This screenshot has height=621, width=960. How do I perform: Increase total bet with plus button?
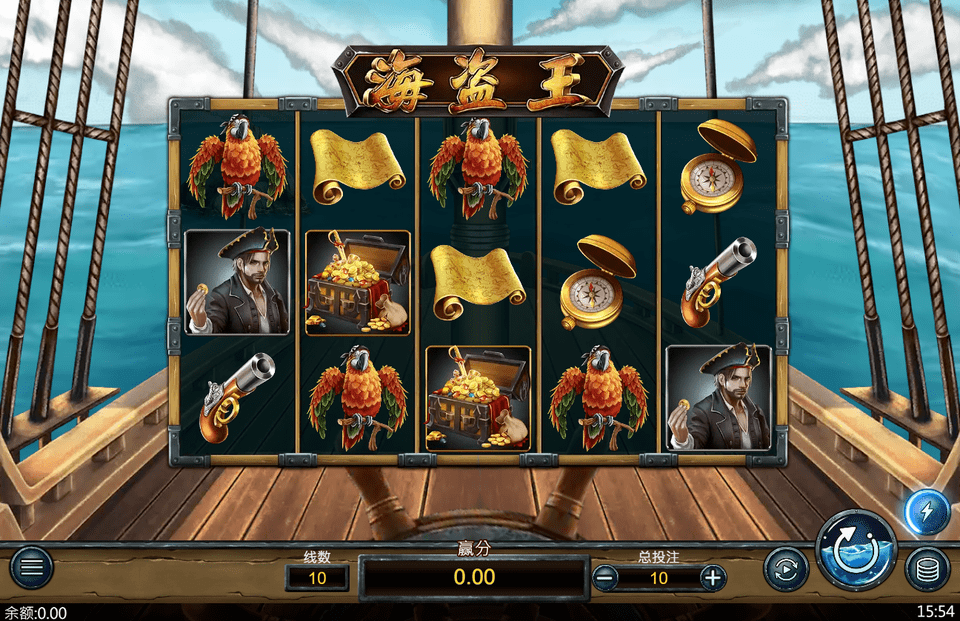tap(712, 577)
